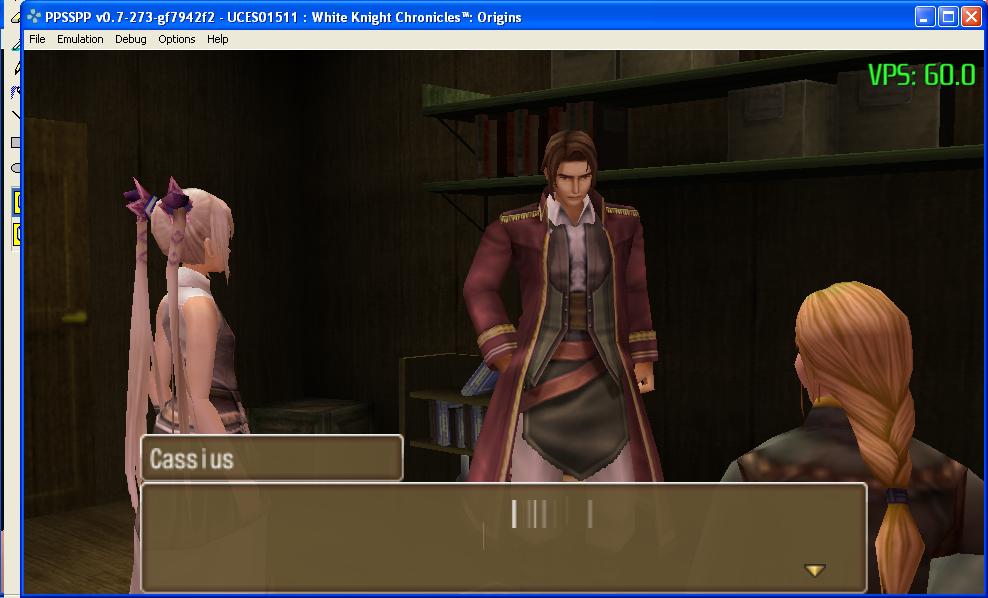The height and width of the screenshot is (598, 988).
Task: Open the Debug menu
Action: (x=130, y=39)
